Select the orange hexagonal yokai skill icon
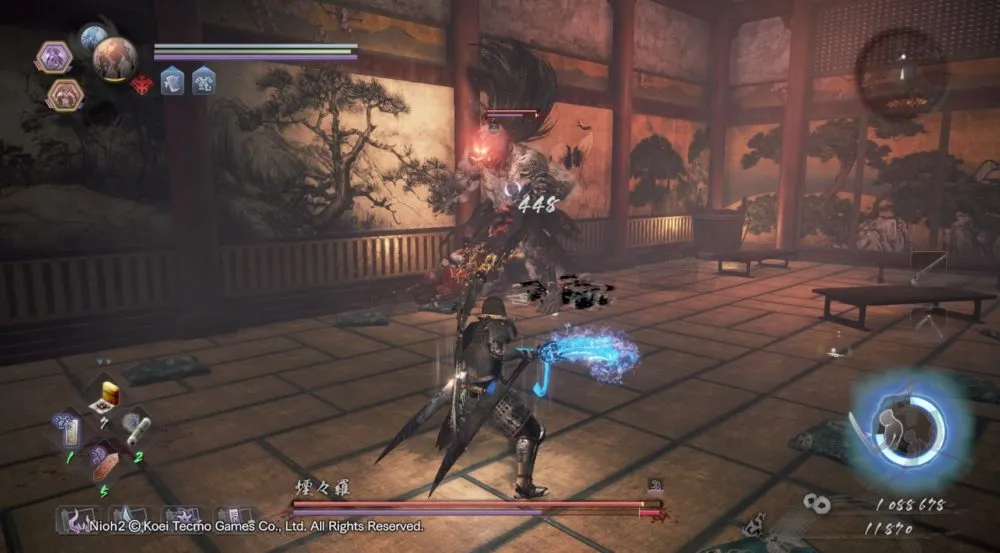Viewport: 1000px width, 553px height. tap(62, 93)
